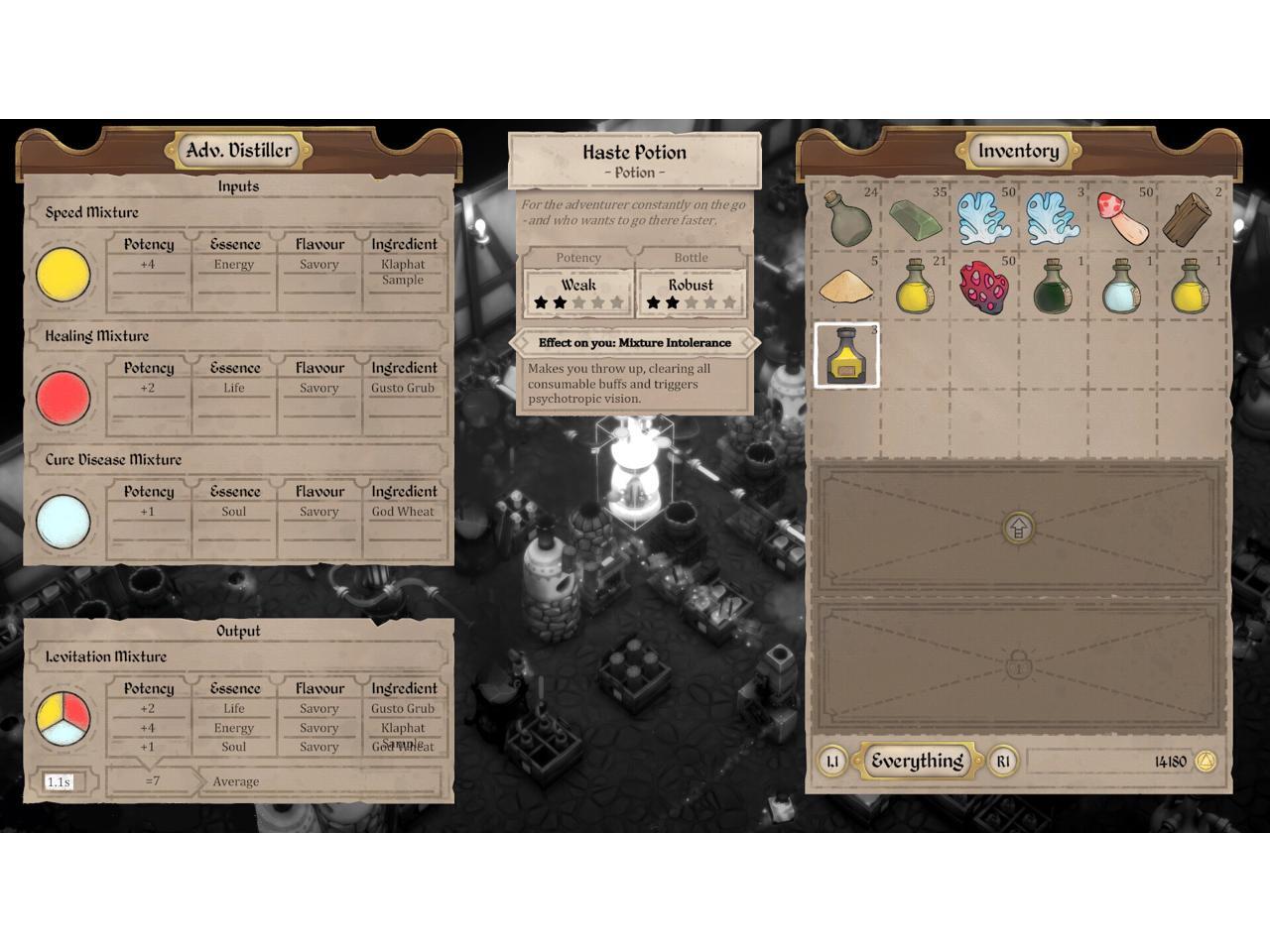Select the light blue potion flask
This screenshot has height=952, width=1270.
tap(1122, 287)
